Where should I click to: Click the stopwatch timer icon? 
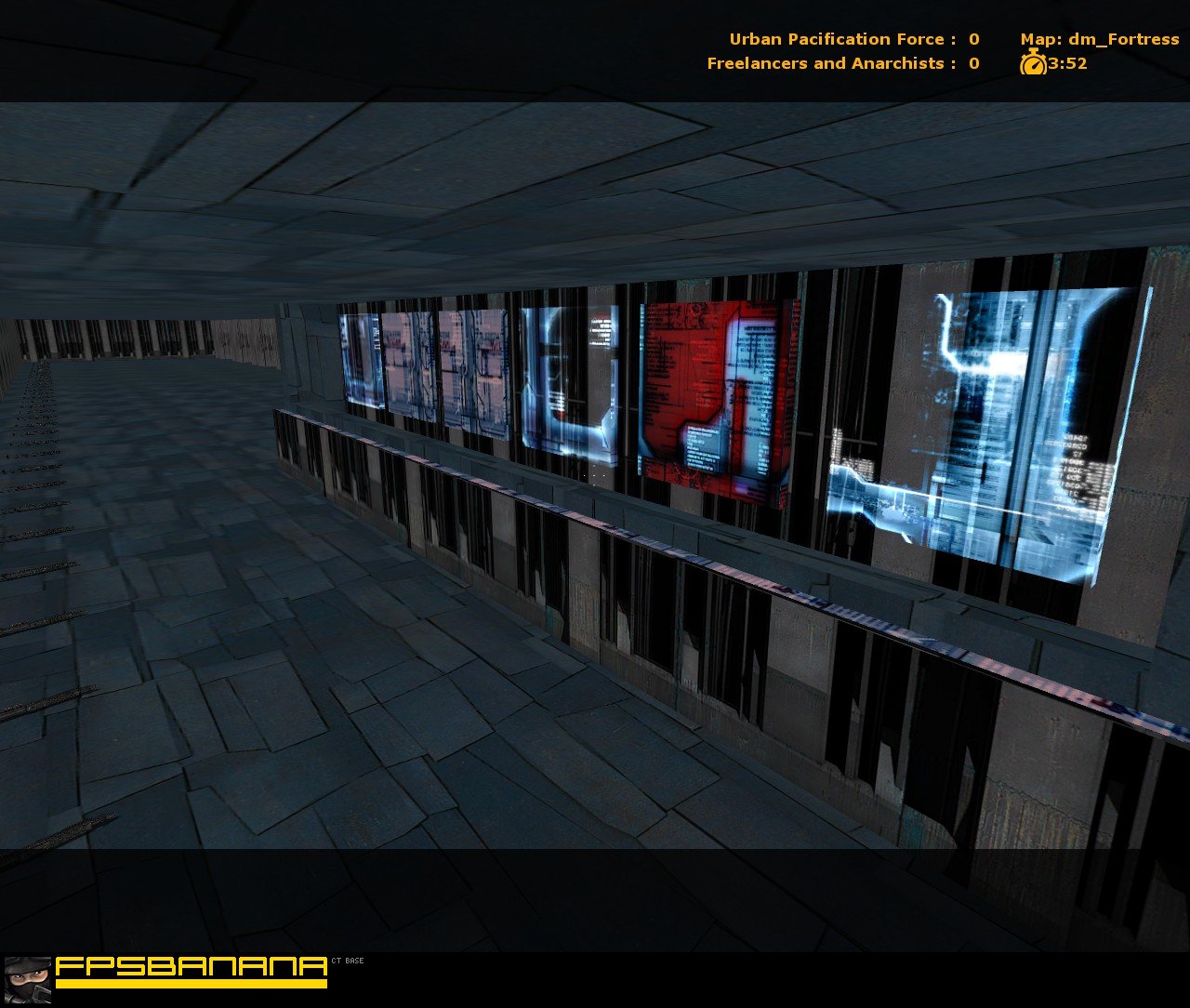[1034, 63]
